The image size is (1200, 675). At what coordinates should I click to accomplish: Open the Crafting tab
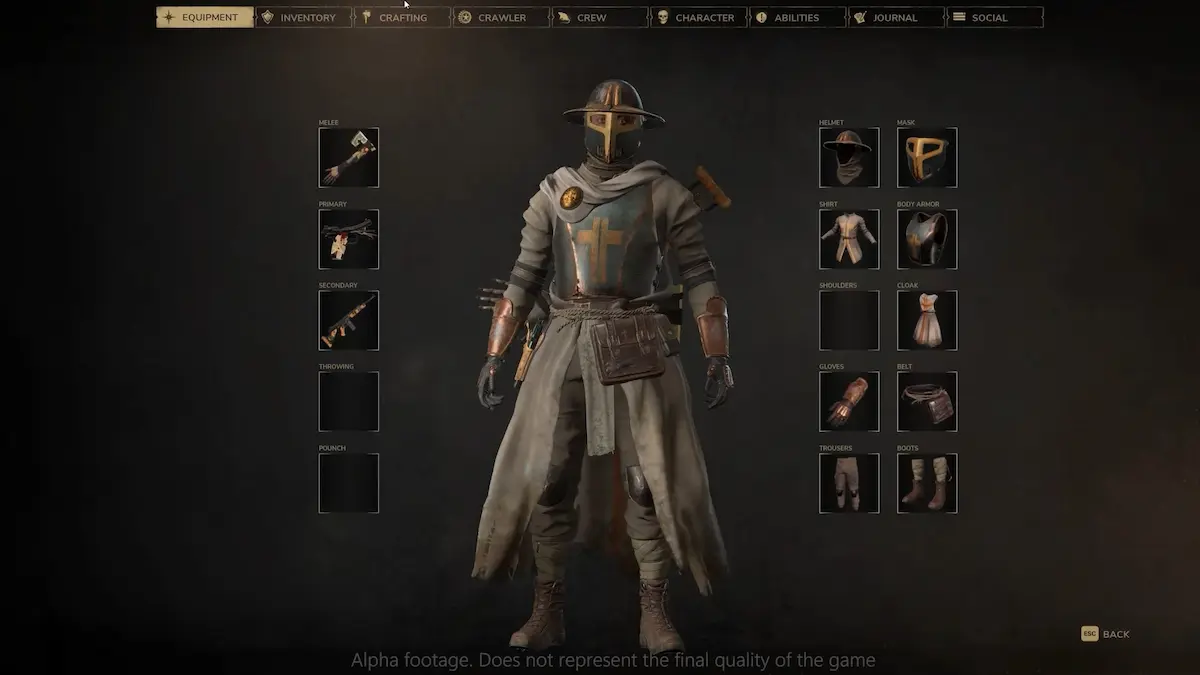[402, 17]
